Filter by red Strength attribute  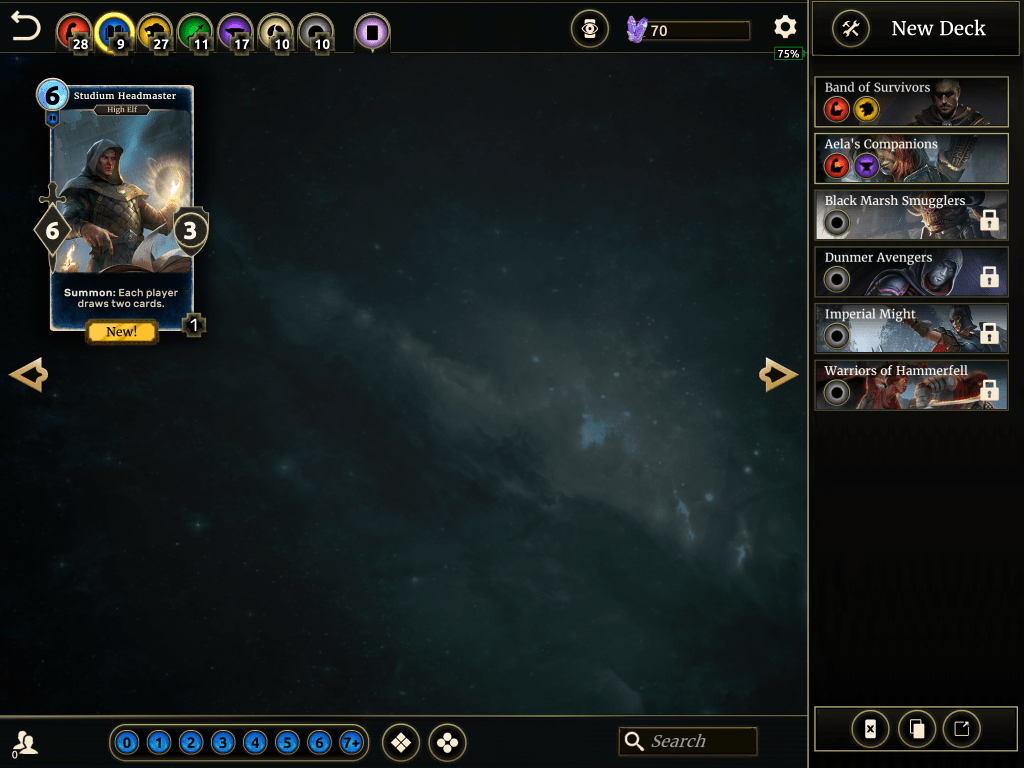pyautogui.click(x=73, y=32)
